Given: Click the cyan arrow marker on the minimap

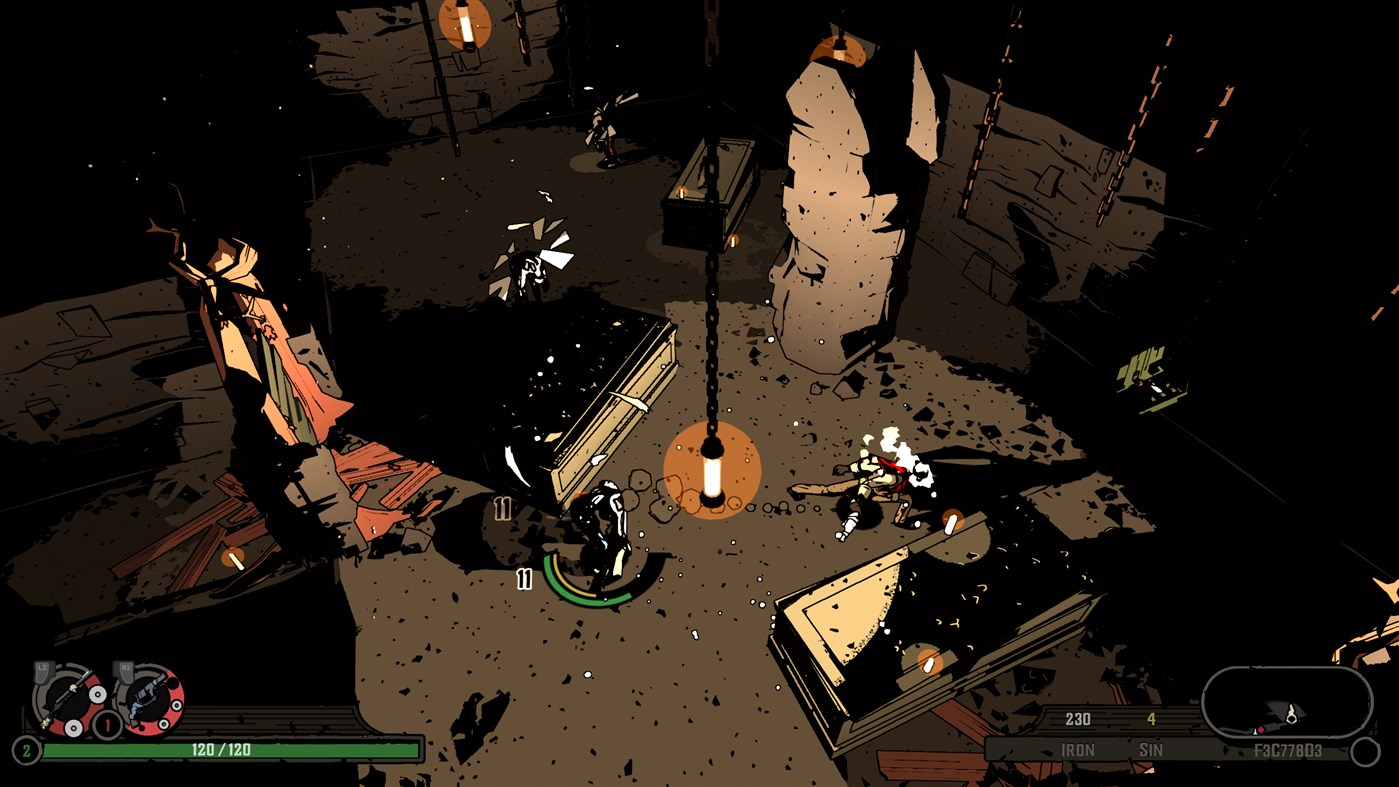Looking at the screenshot, I should coord(1255,730).
